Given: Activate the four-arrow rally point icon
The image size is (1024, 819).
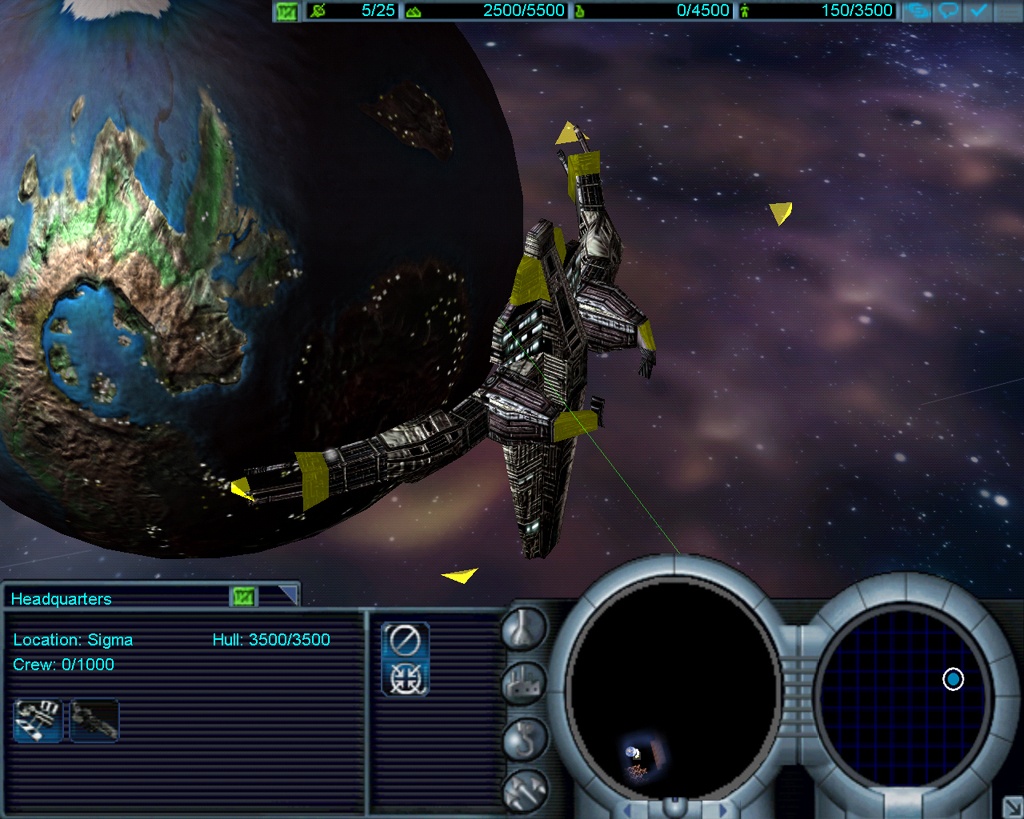Looking at the screenshot, I should tap(405, 678).
